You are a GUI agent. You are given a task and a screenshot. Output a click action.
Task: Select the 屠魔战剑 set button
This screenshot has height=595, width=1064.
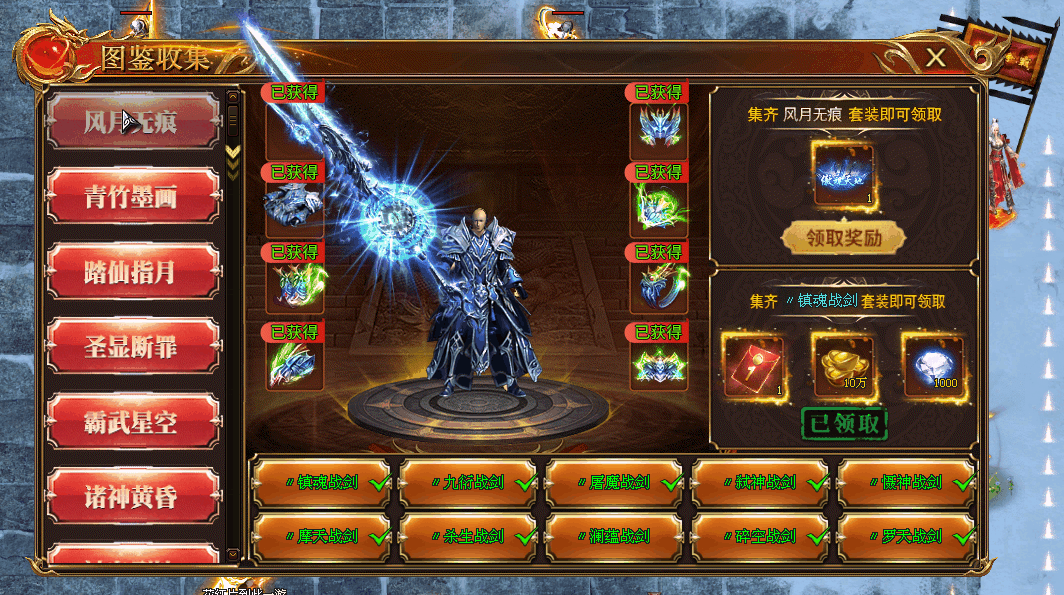[614, 483]
